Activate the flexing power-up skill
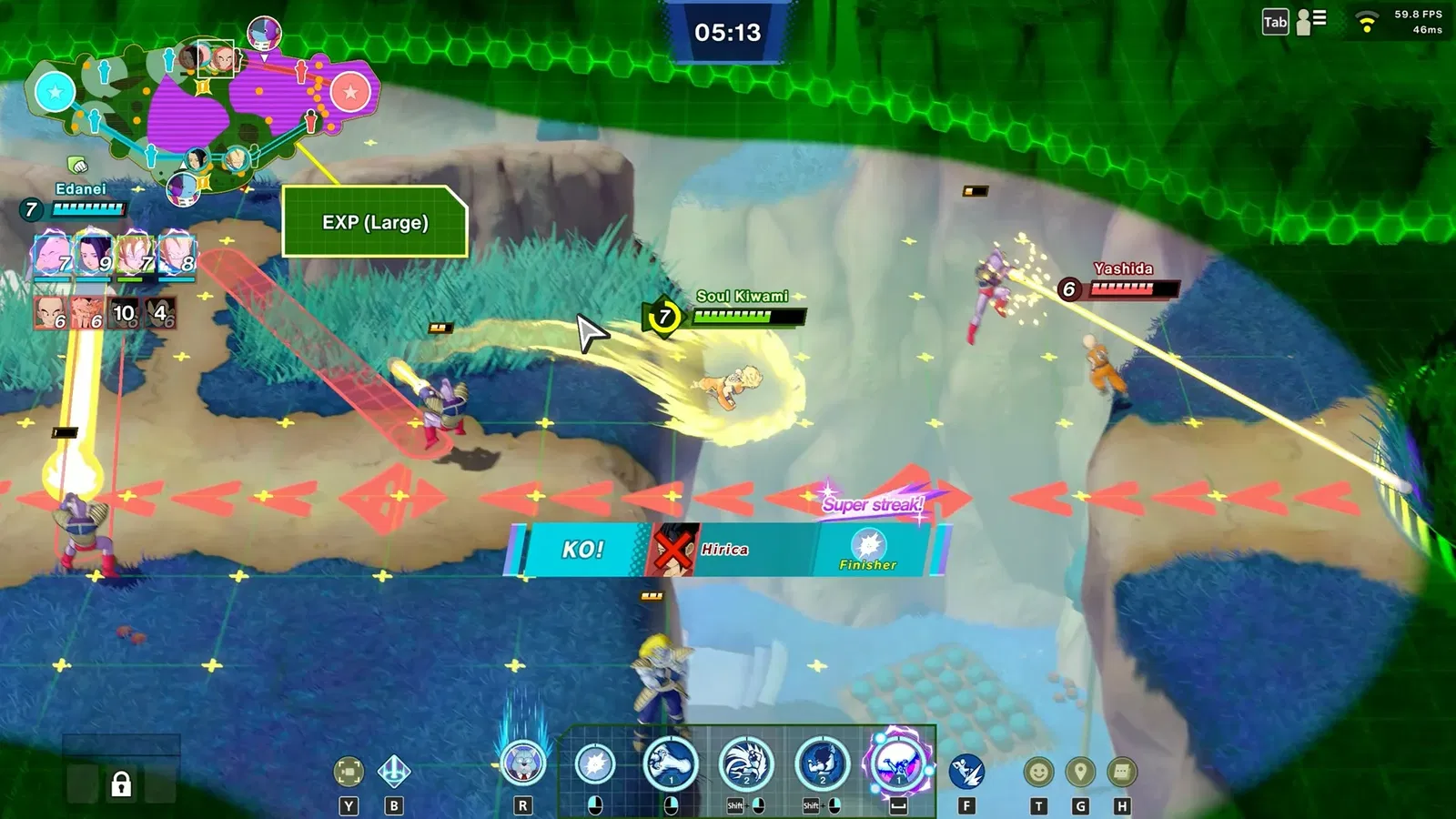 pyautogui.click(x=823, y=764)
